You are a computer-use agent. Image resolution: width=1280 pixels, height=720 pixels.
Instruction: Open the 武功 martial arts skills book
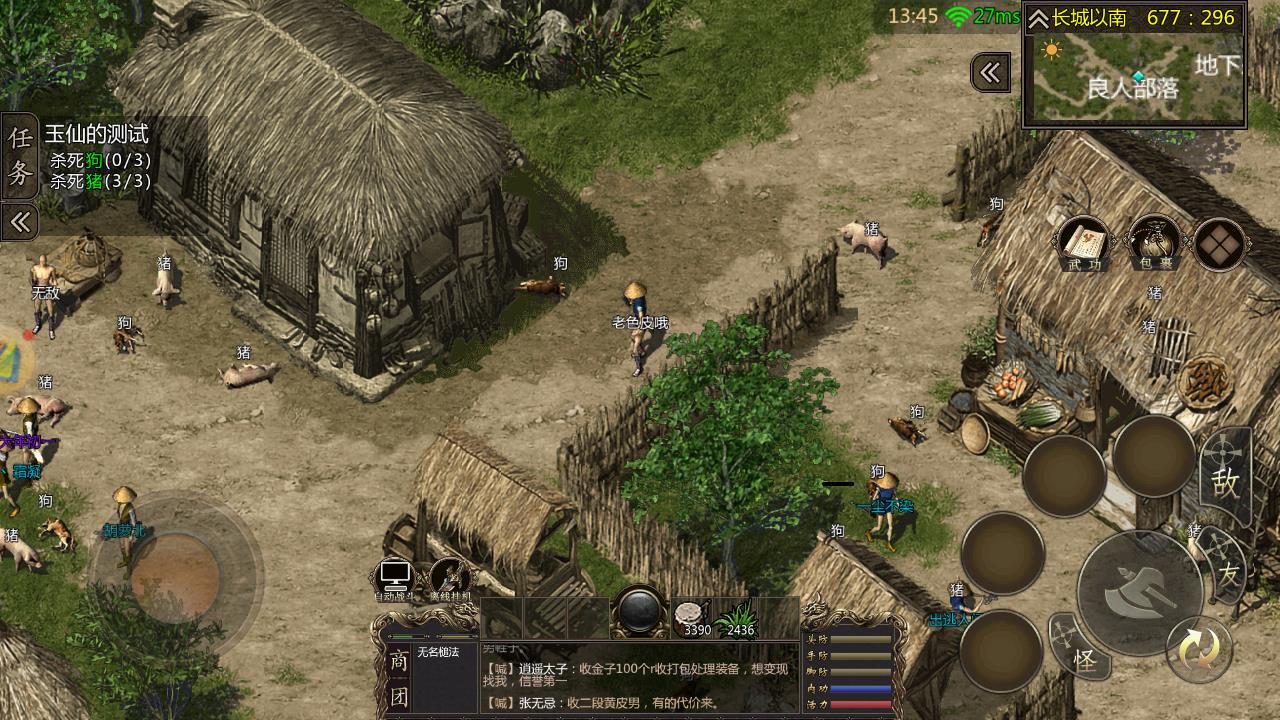[1083, 242]
